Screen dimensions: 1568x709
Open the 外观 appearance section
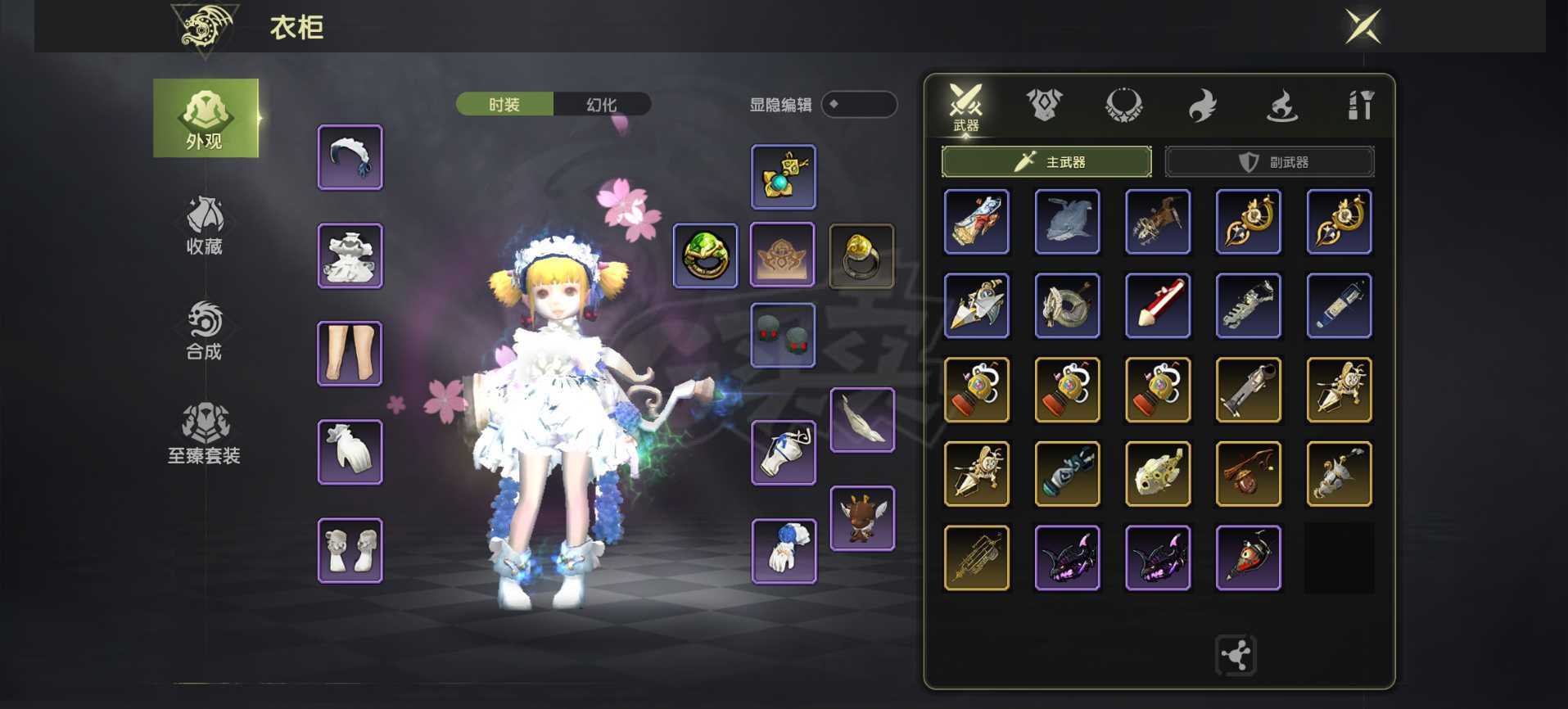click(206, 118)
